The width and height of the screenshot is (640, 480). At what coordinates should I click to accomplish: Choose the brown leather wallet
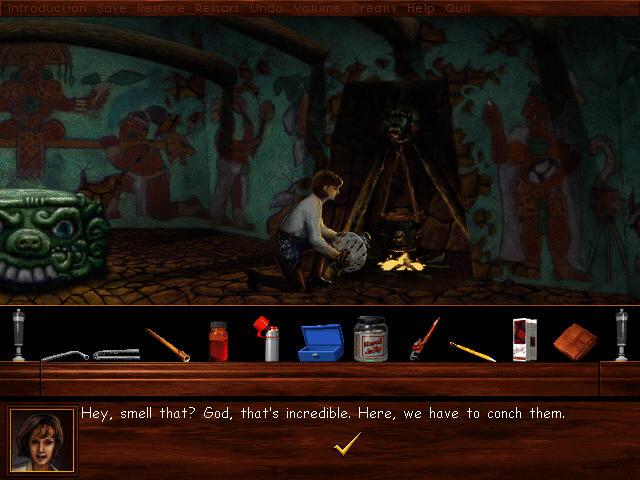point(575,340)
